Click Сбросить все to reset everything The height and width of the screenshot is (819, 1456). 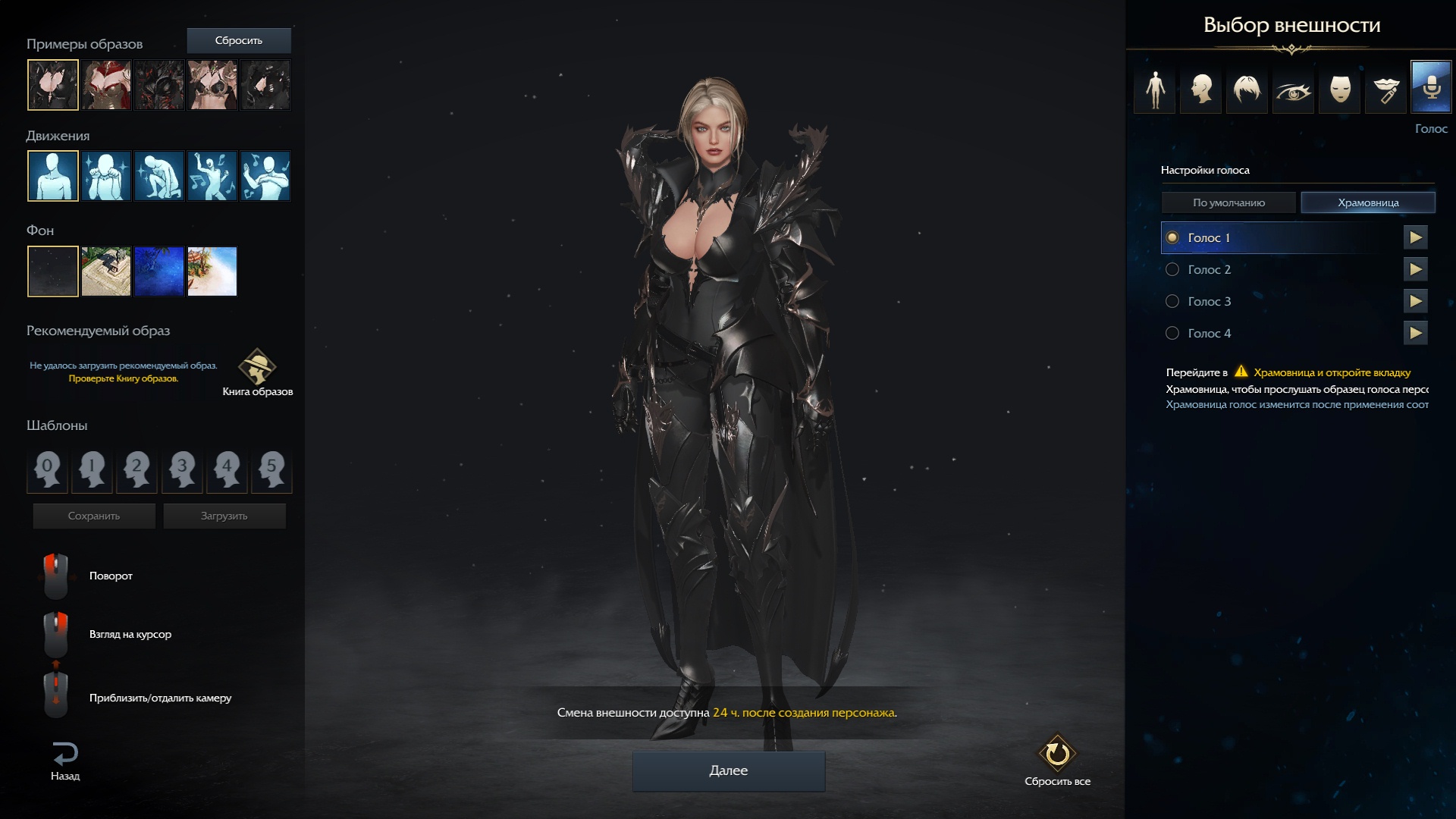pos(1057,760)
